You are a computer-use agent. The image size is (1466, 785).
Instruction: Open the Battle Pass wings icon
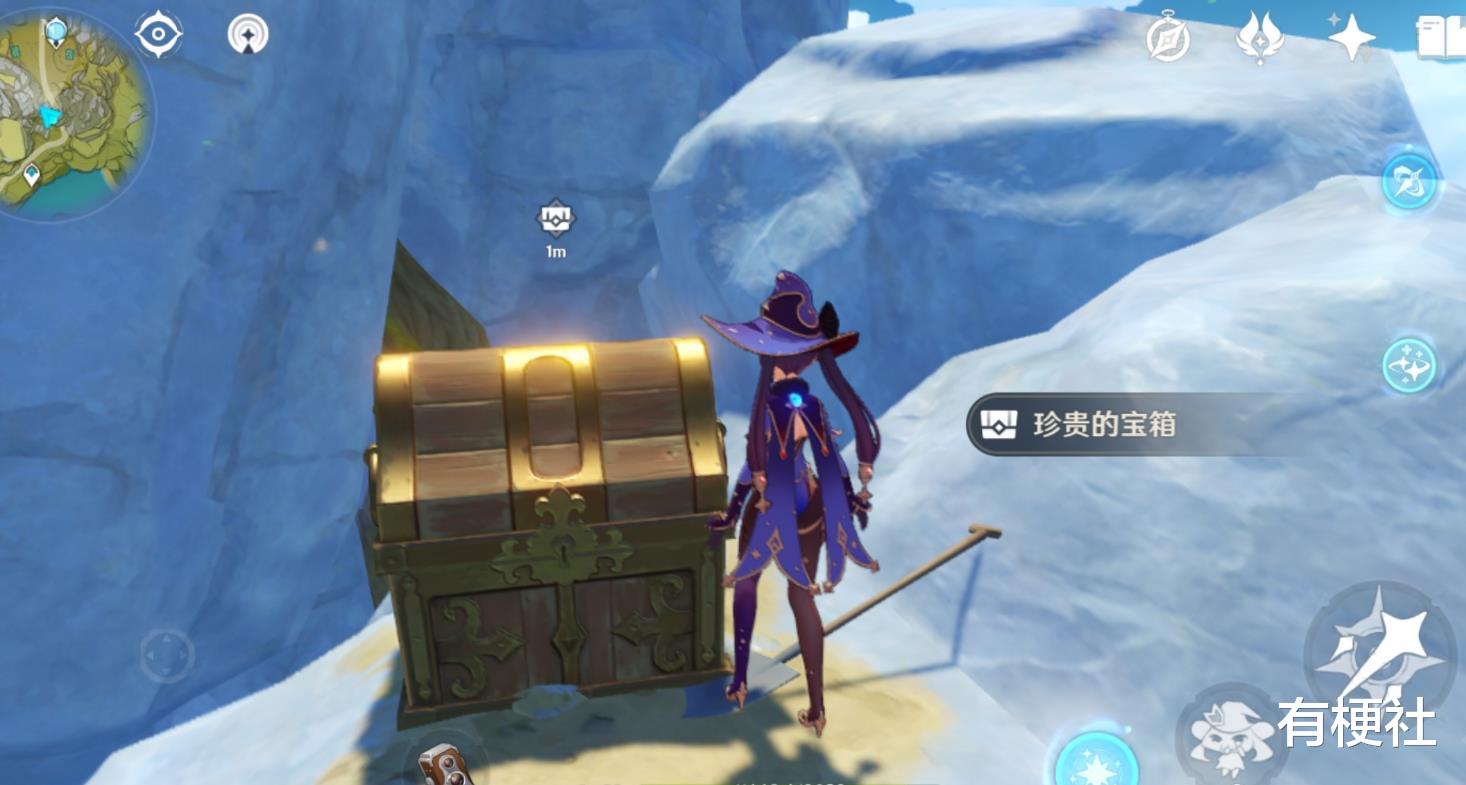pos(1261,40)
